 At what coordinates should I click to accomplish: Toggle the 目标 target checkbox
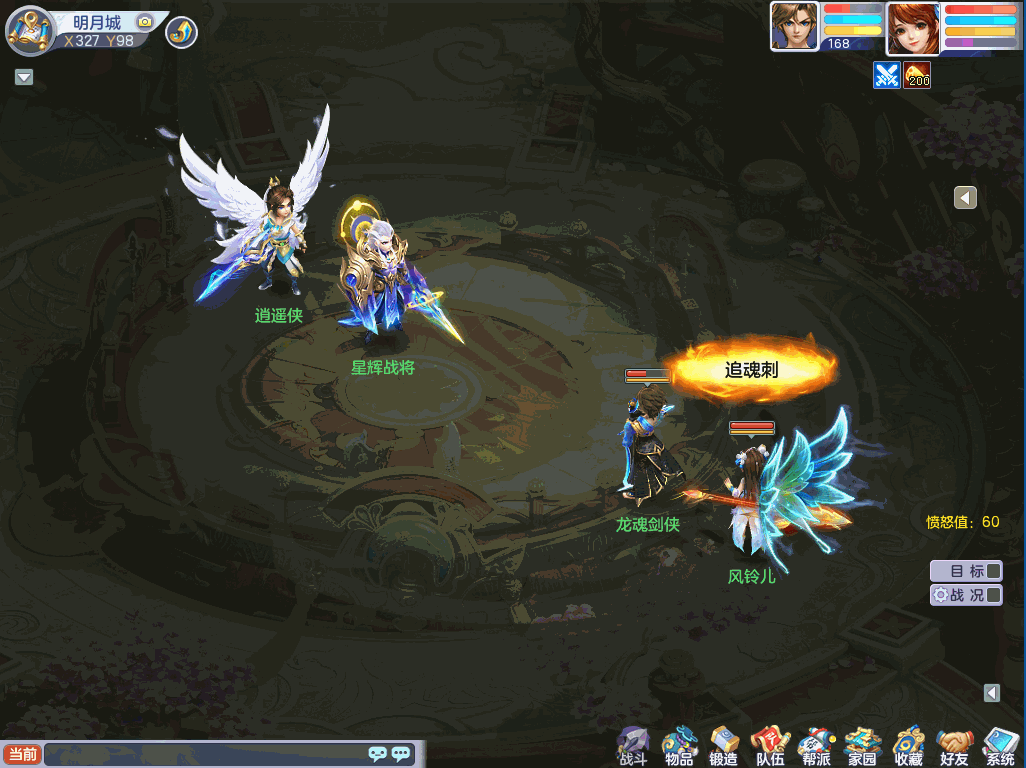[993, 571]
